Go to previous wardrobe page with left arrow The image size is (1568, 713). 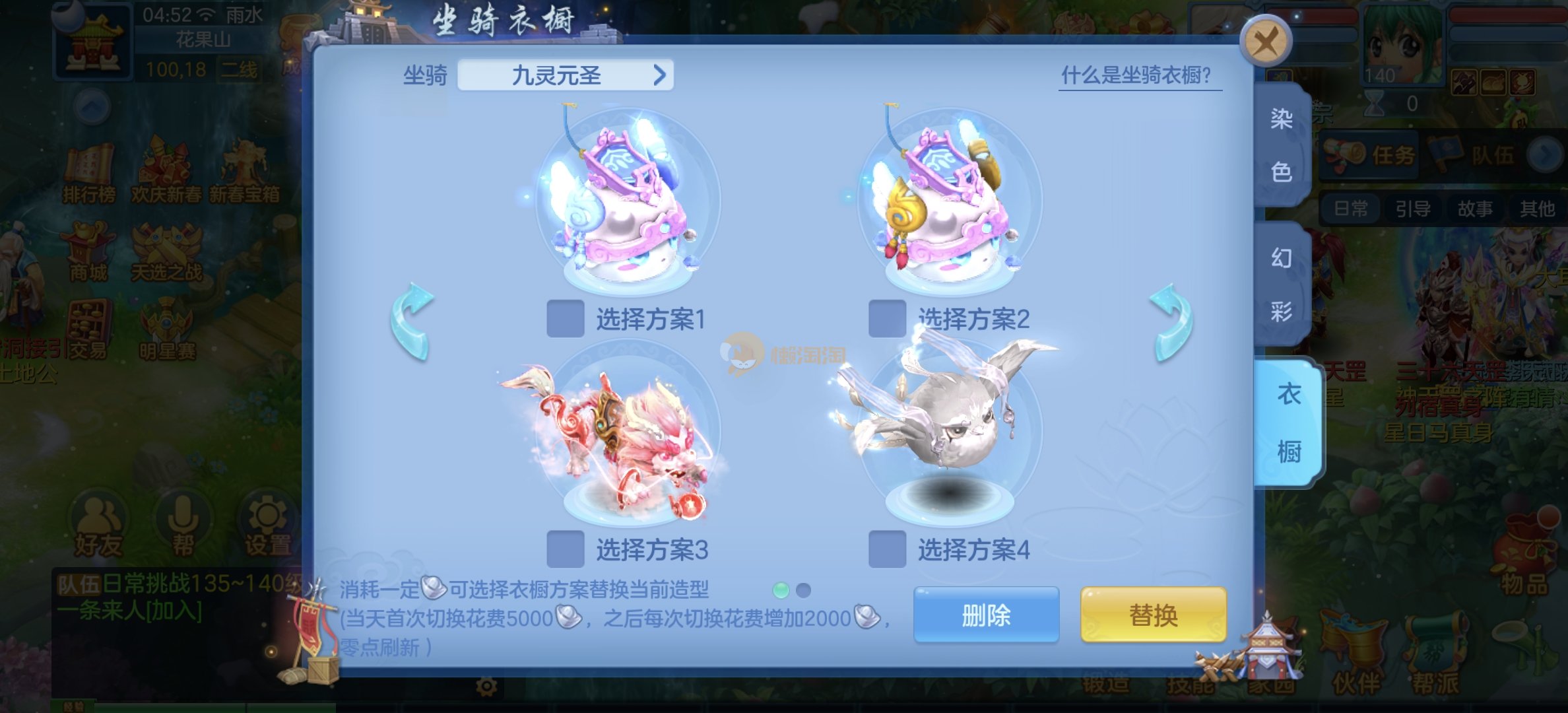coord(412,322)
